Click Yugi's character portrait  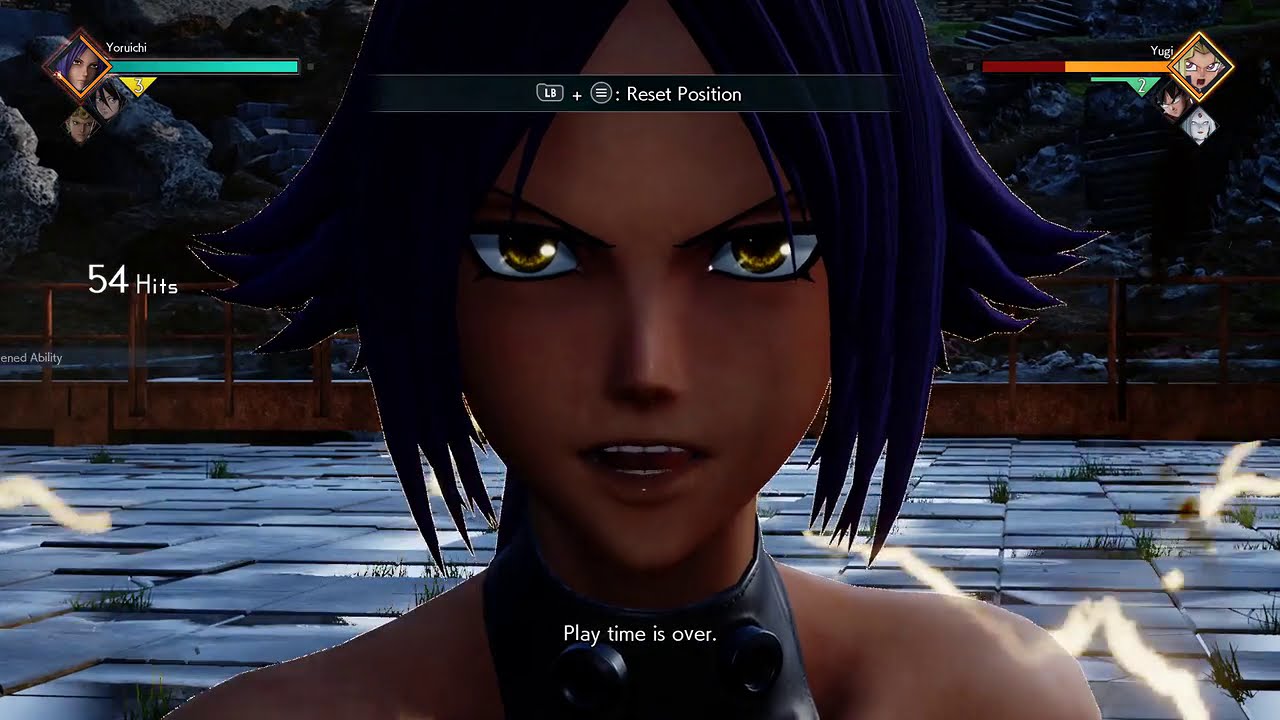pyautogui.click(x=1200, y=66)
